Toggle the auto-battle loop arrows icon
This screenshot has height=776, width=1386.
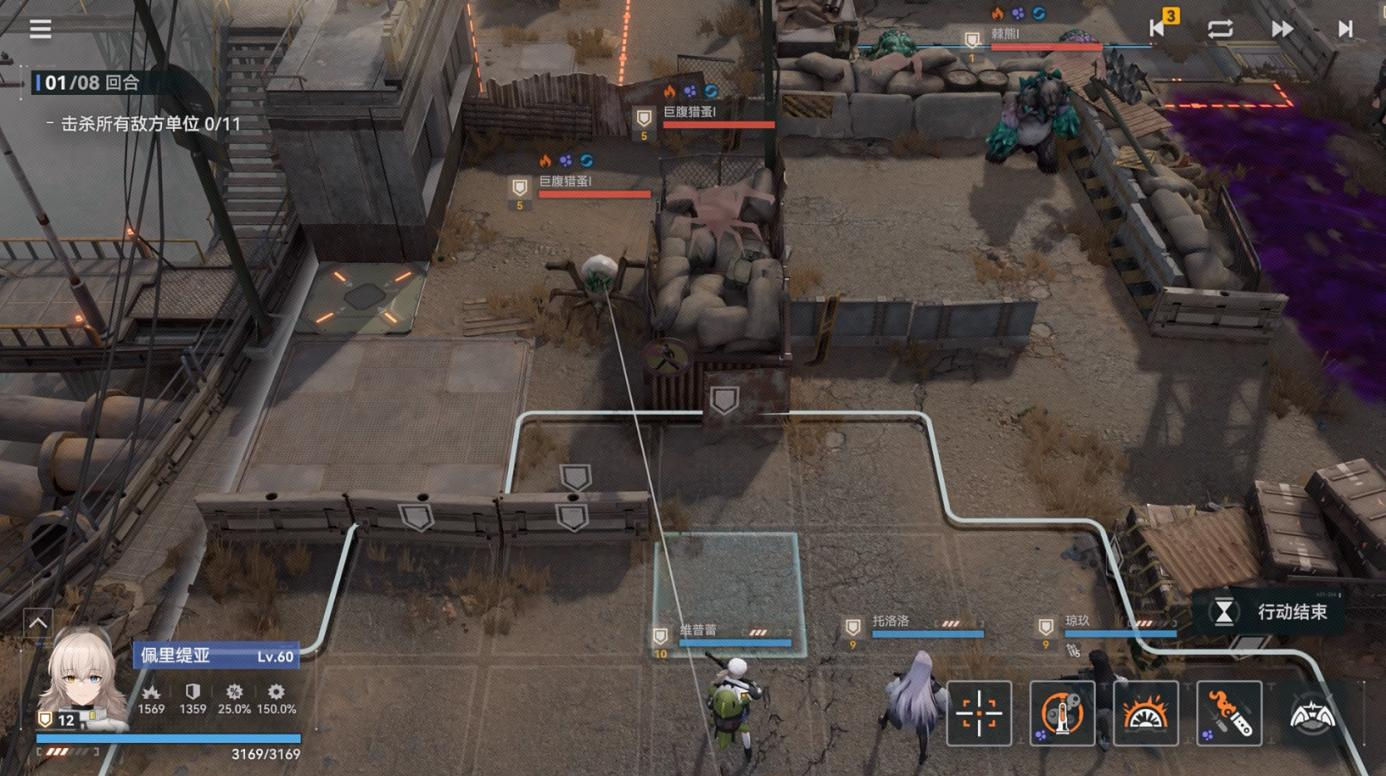click(x=1220, y=29)
